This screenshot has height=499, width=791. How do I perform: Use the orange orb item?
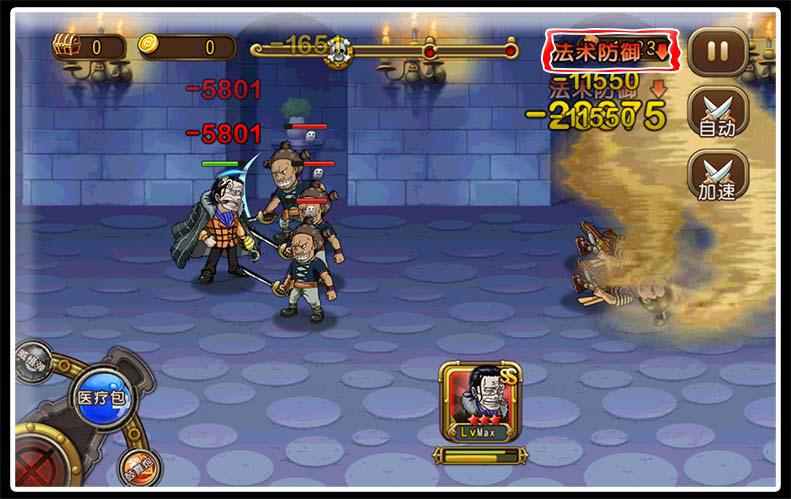point(137,467)
